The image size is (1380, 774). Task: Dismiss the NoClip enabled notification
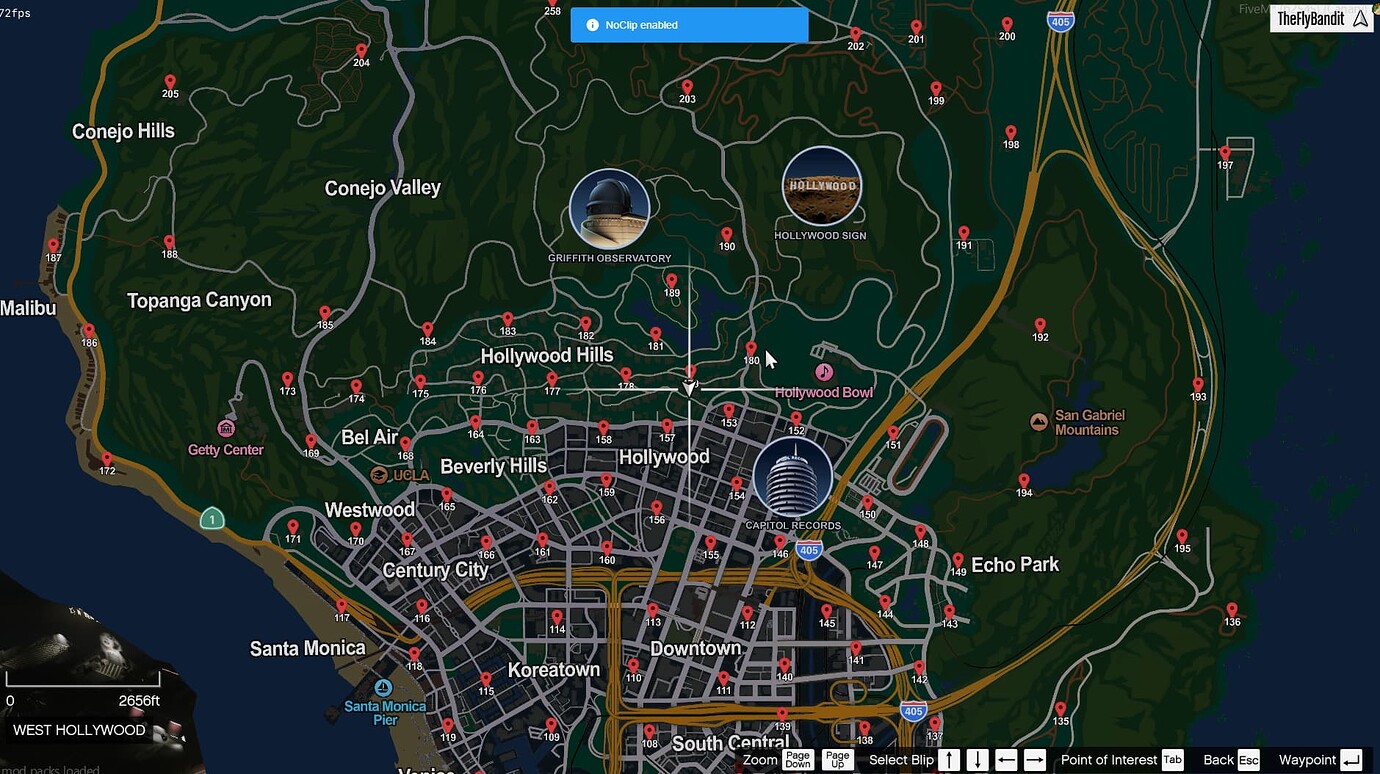(688, 24)
